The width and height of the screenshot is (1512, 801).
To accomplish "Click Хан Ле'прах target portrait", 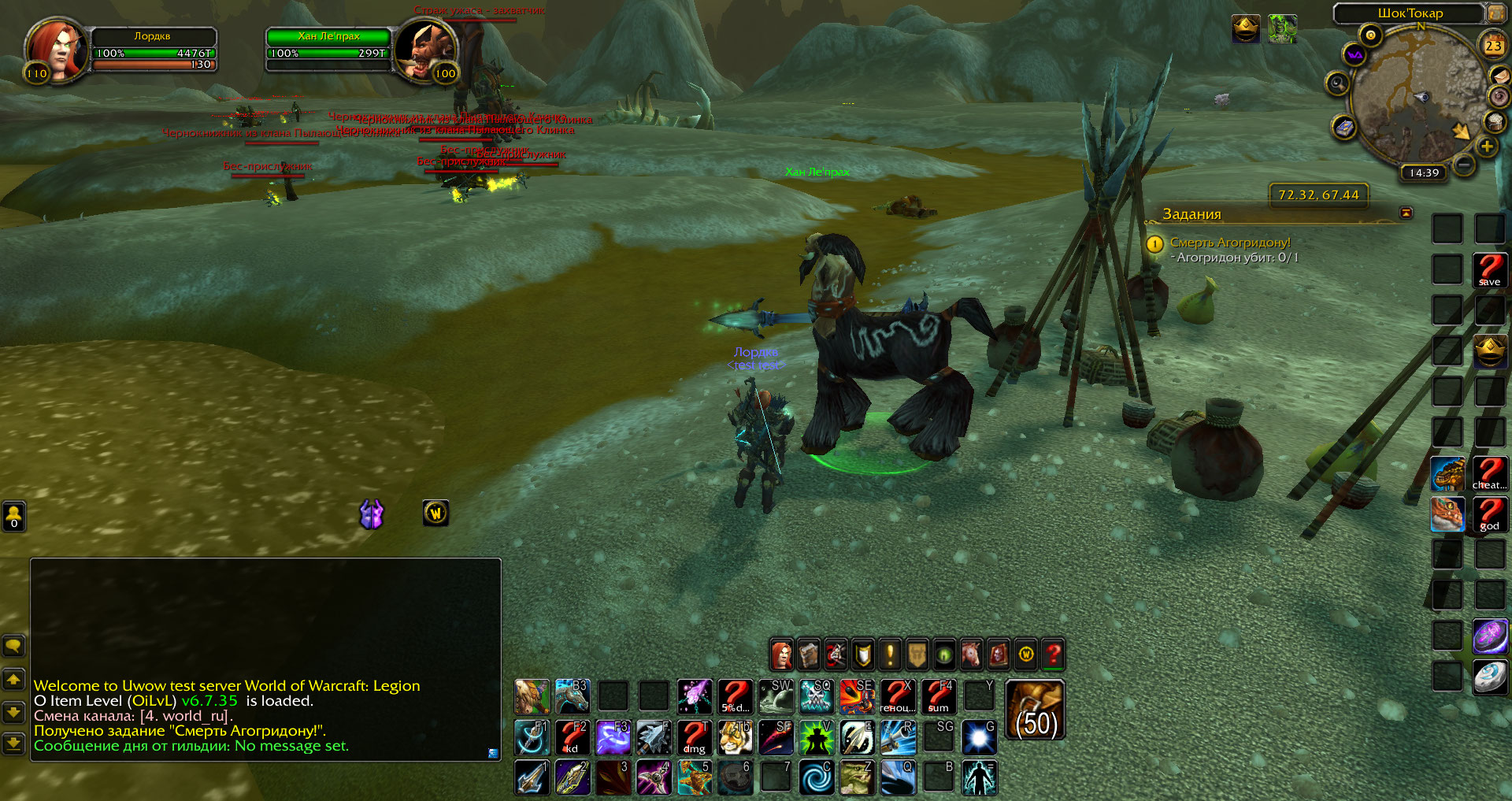I will pos(426,50).
